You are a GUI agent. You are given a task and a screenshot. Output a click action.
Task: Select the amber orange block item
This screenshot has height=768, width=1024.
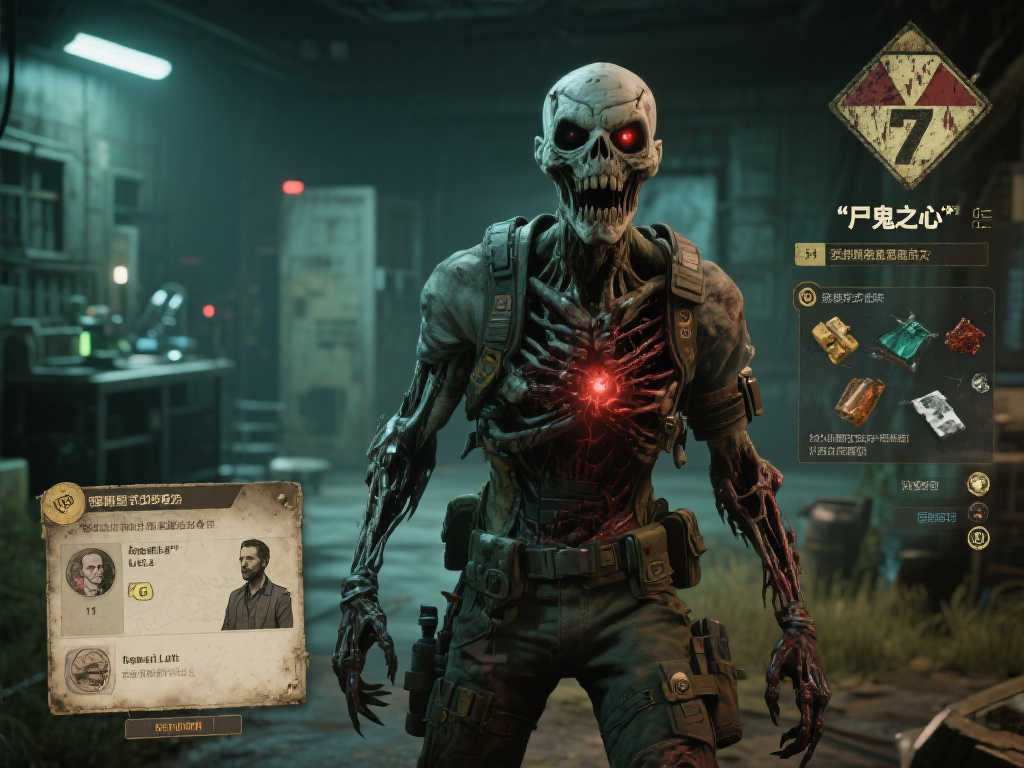(x=859, y=400)
